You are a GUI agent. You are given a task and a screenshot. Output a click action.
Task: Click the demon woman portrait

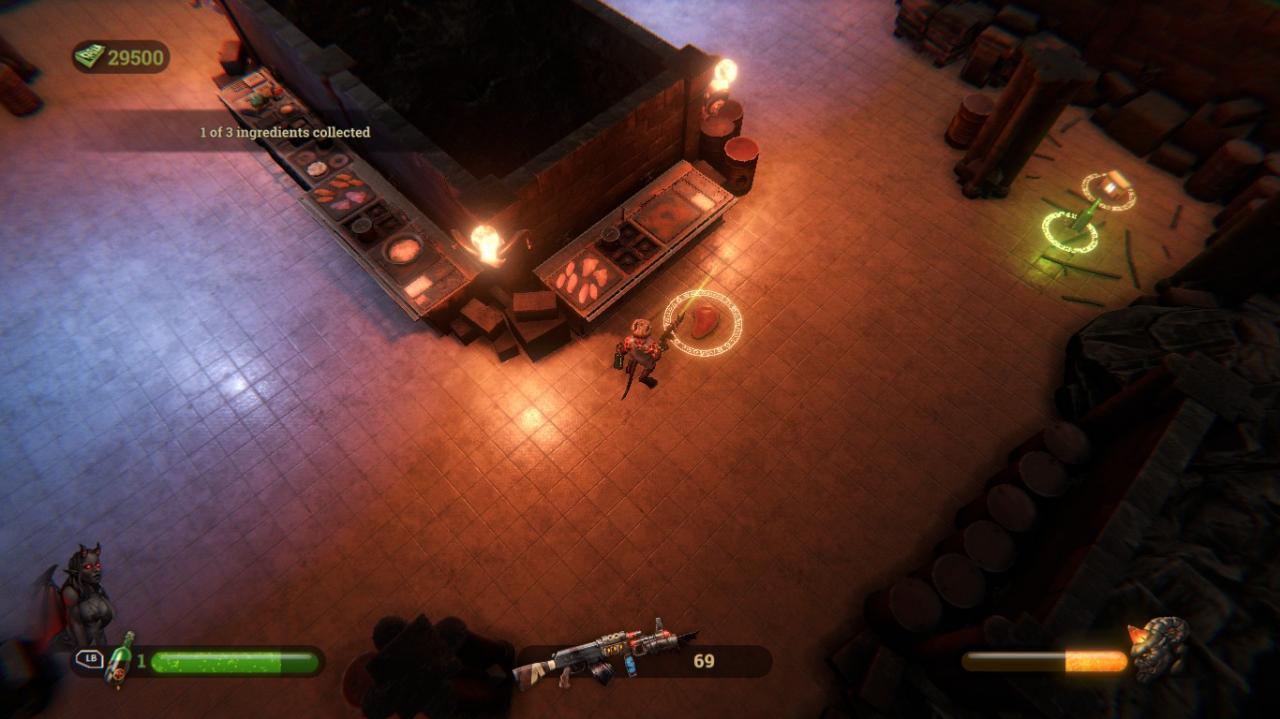[83, 596]
